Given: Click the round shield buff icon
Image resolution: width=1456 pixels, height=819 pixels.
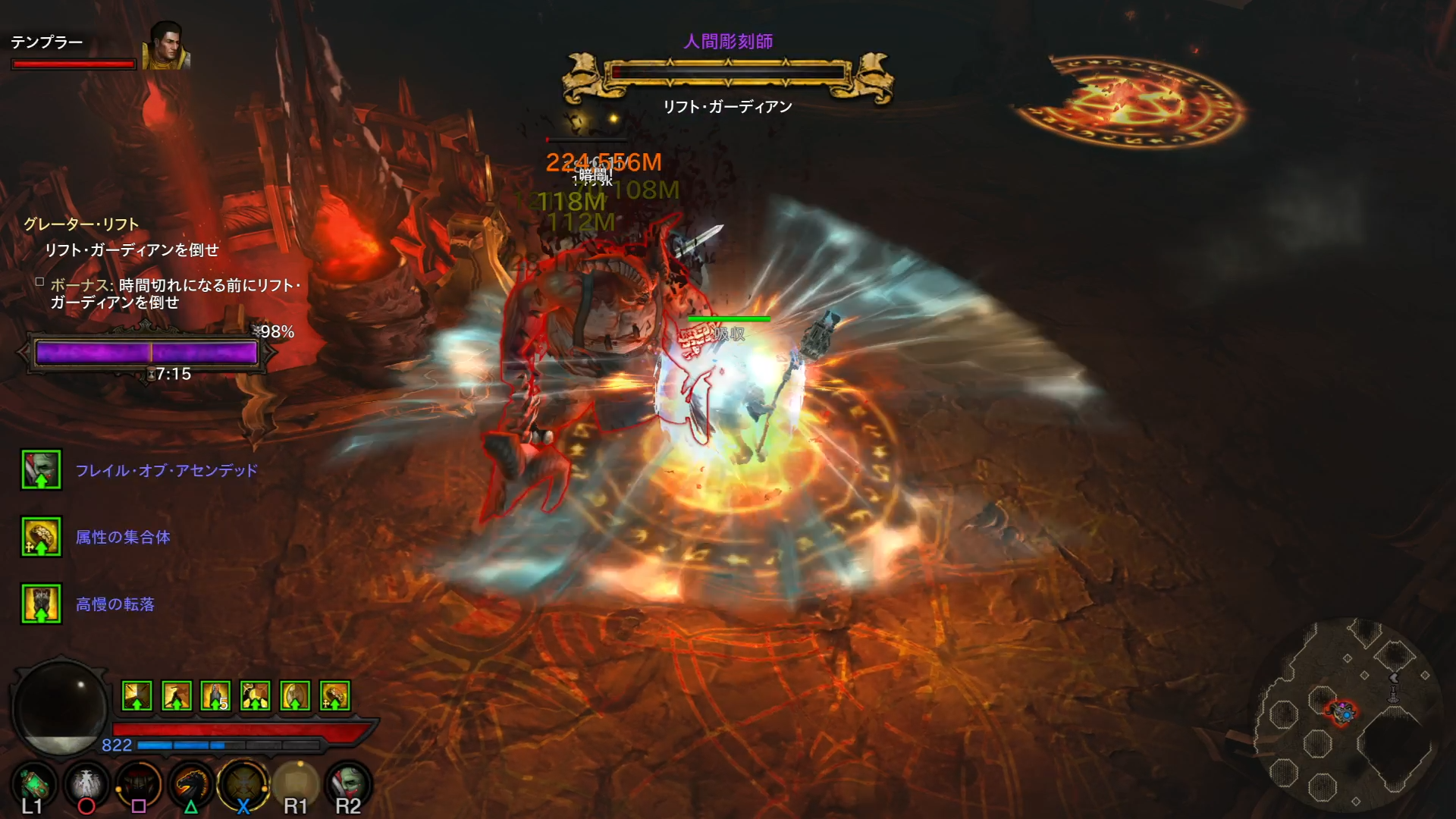Looking at the screenshot, I should point(295,695).
